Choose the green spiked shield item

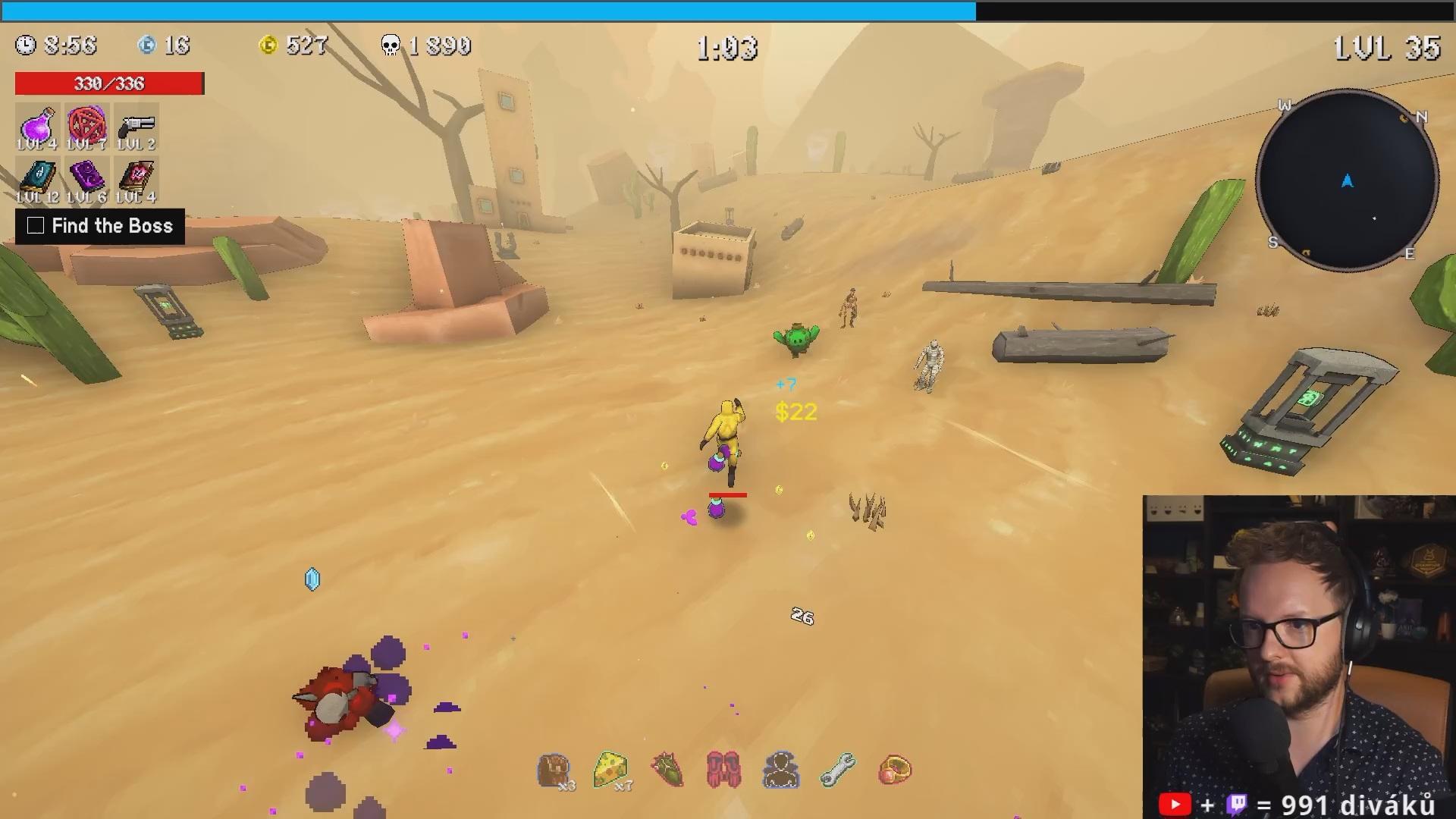tap(667, 770)
